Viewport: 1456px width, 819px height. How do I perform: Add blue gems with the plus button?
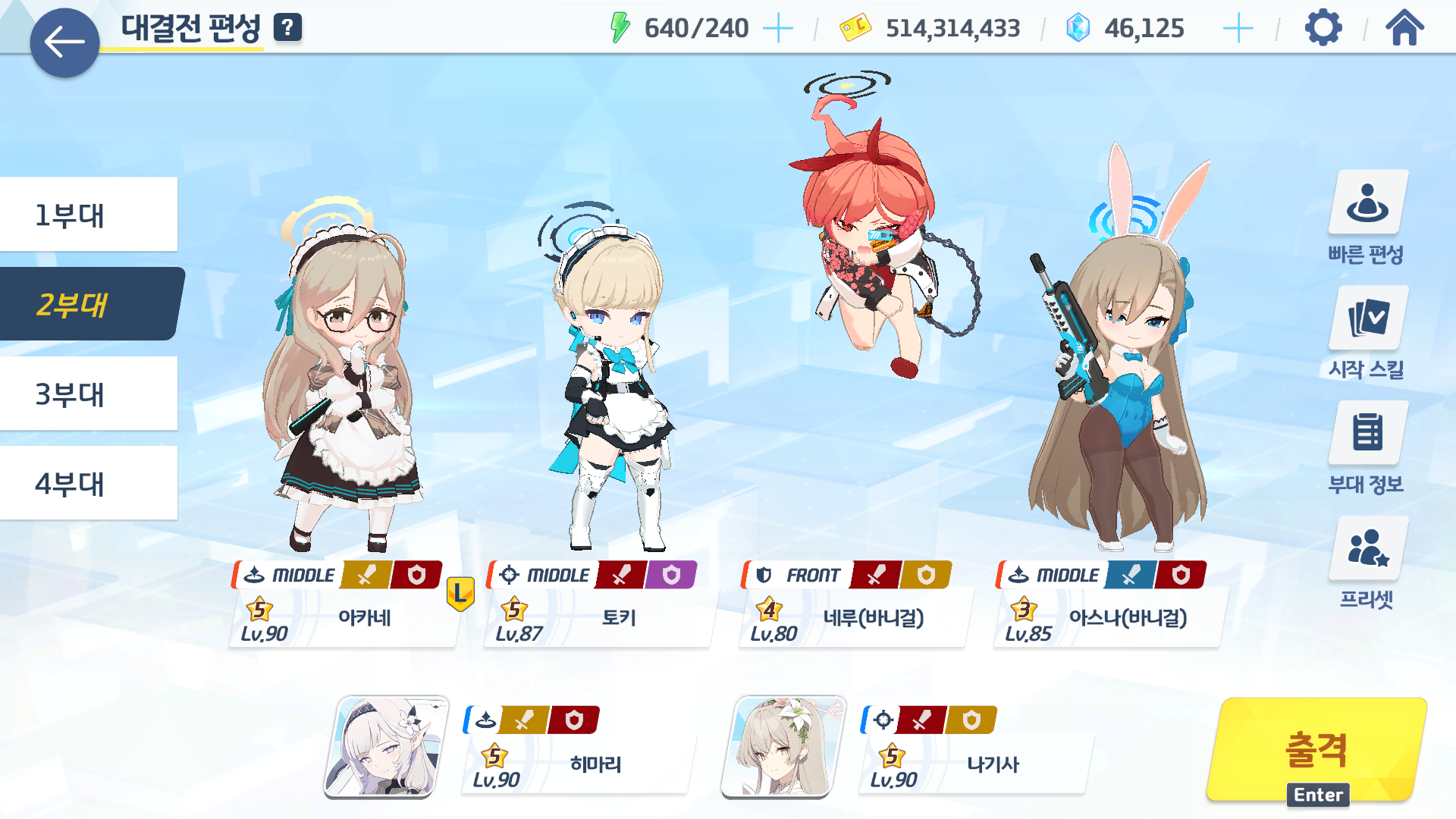point(1238,29)
